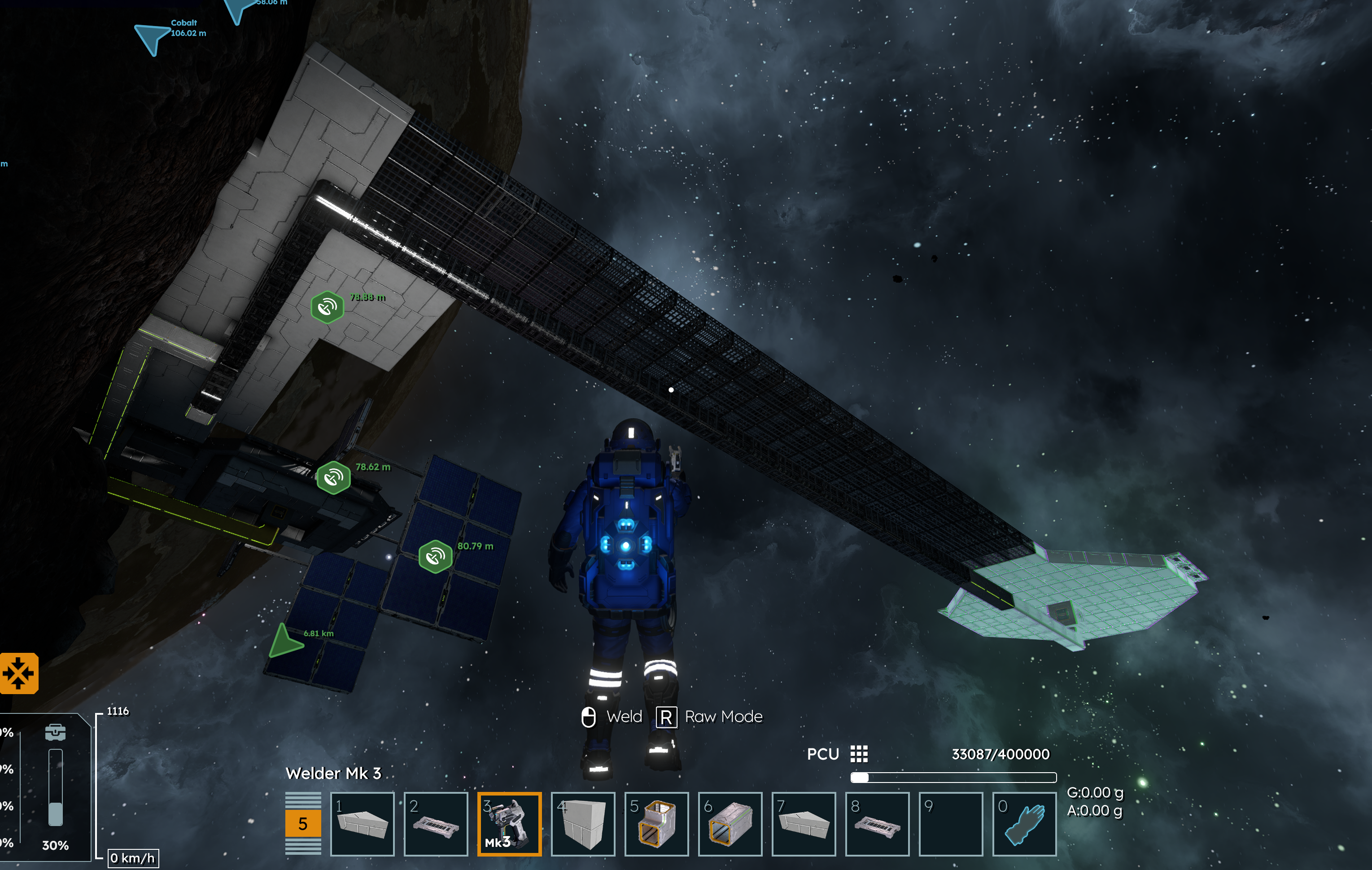
Task: Select the slope armor block in slot 1
Action: 362,823
